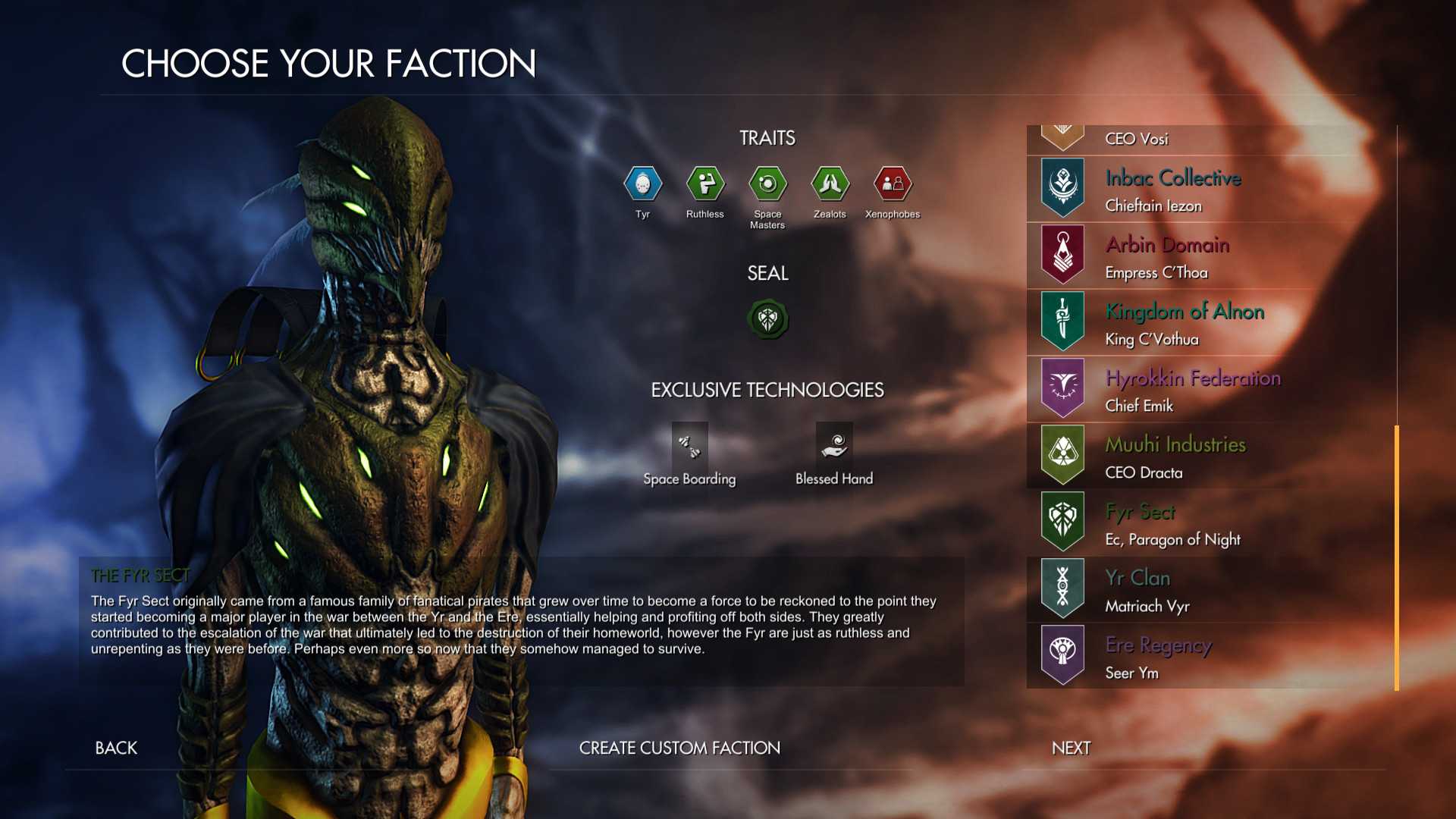Click the Blessed Hand technology icon
Image resolution: width=1456 pixels, height=819 pixels.
tap(833, 447)
